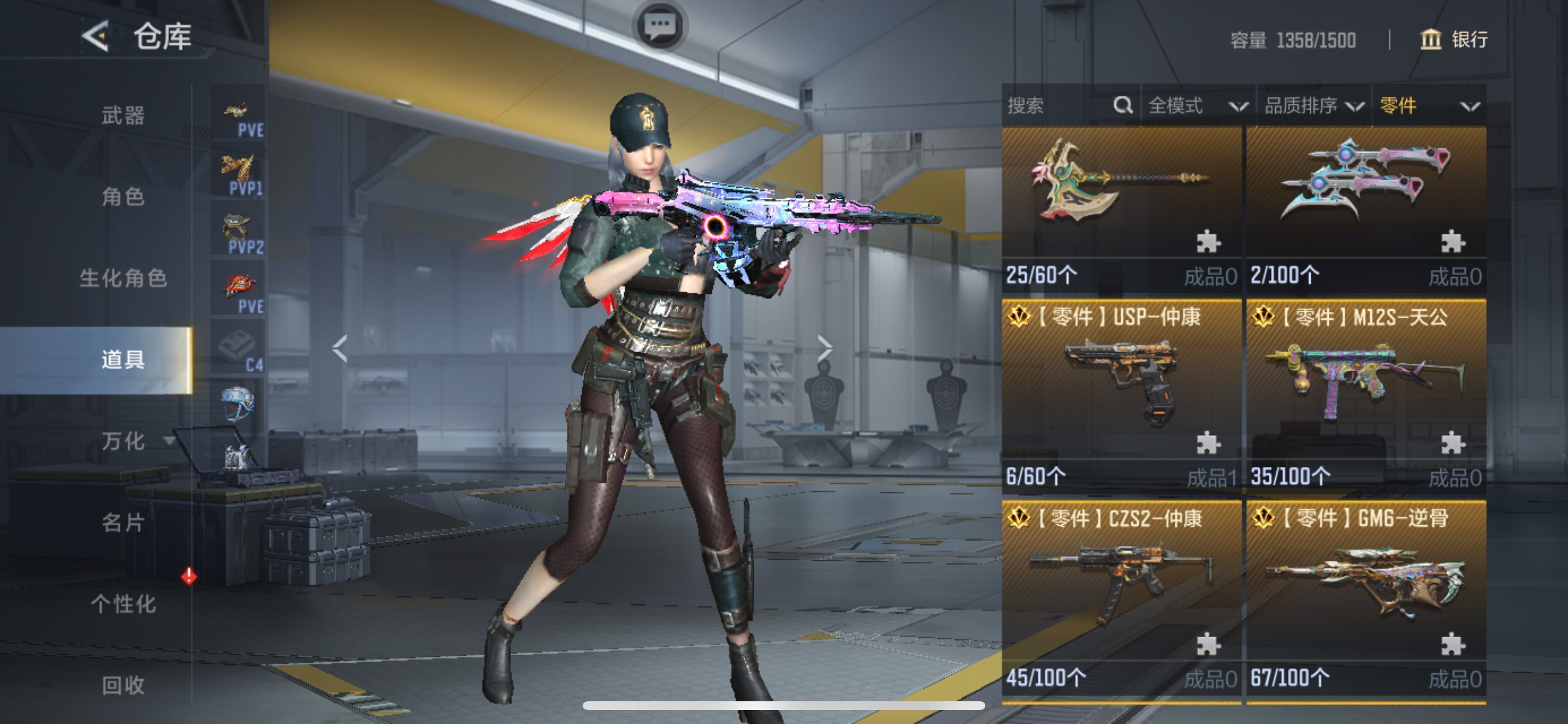
Task: Select the 万化 category
Action: pos(123,441)
